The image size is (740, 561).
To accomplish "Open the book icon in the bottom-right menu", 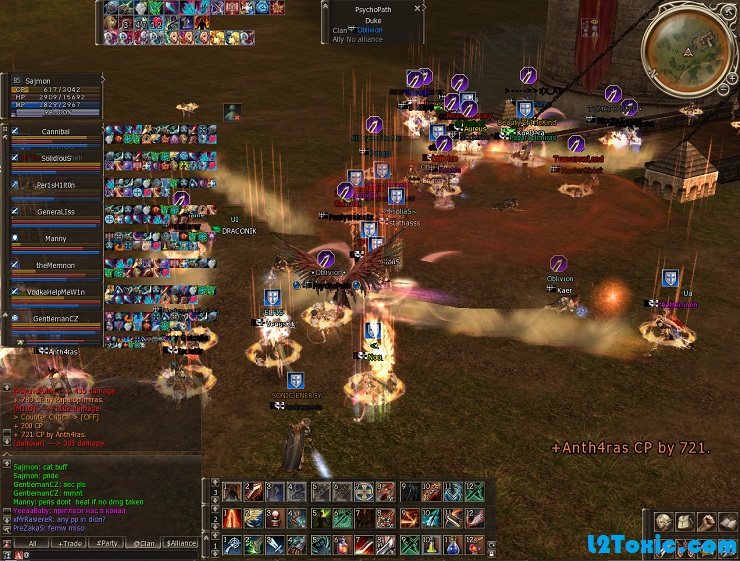I will click(x=728, y=522).
